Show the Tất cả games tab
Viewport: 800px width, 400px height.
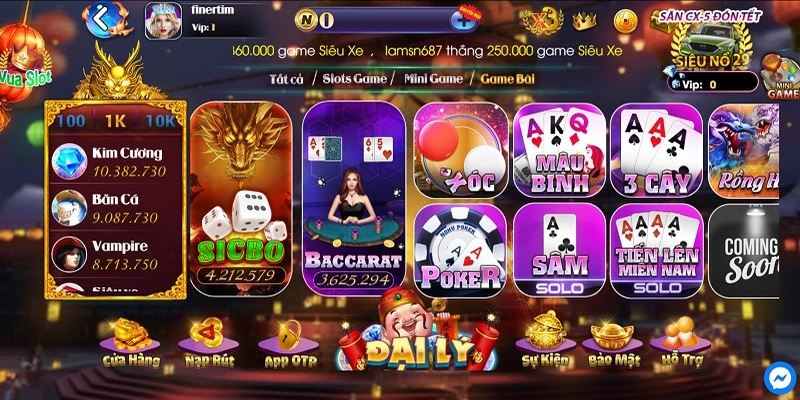[x=289, y=76]
